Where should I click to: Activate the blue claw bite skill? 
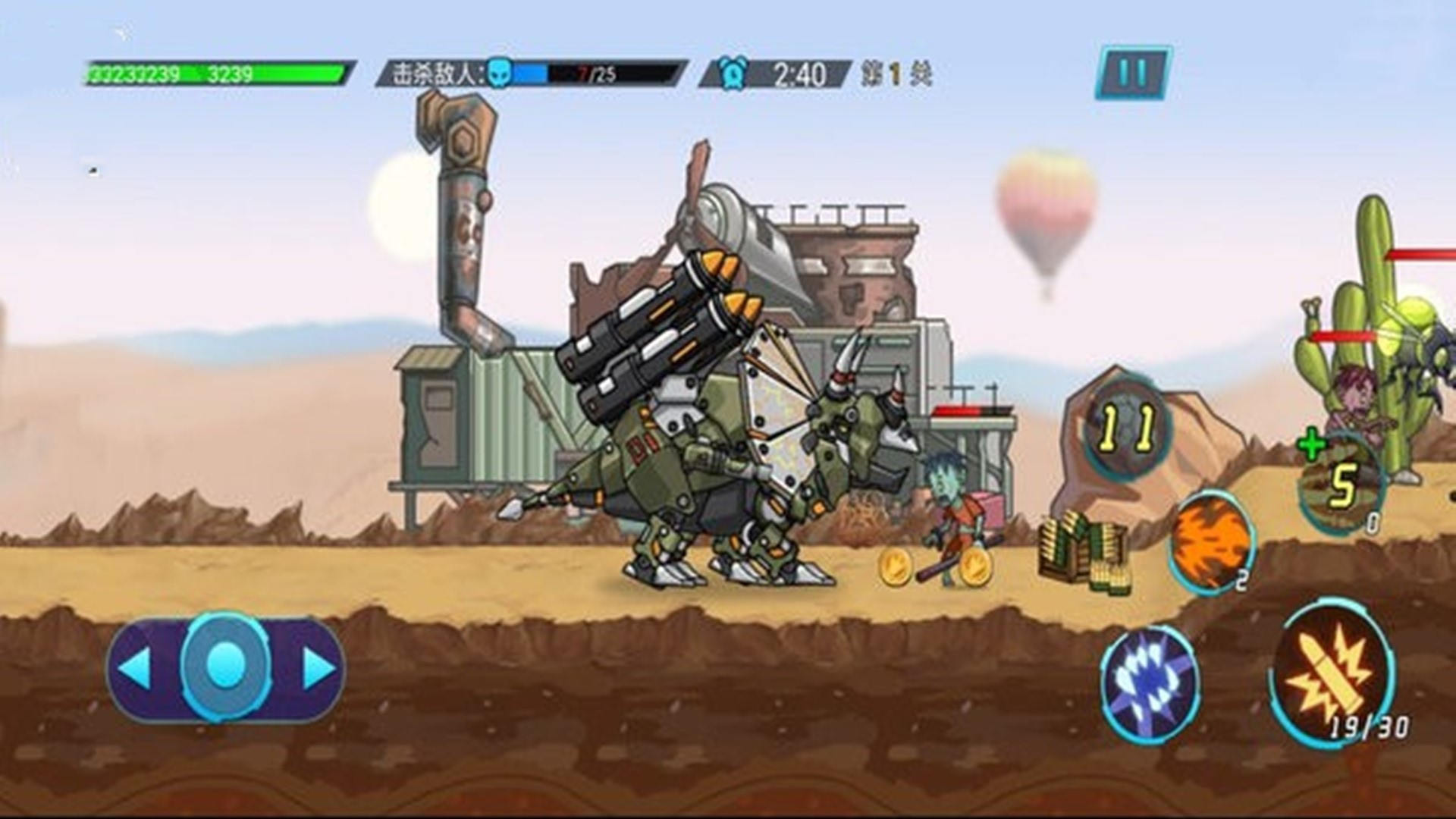point(1150,683)
